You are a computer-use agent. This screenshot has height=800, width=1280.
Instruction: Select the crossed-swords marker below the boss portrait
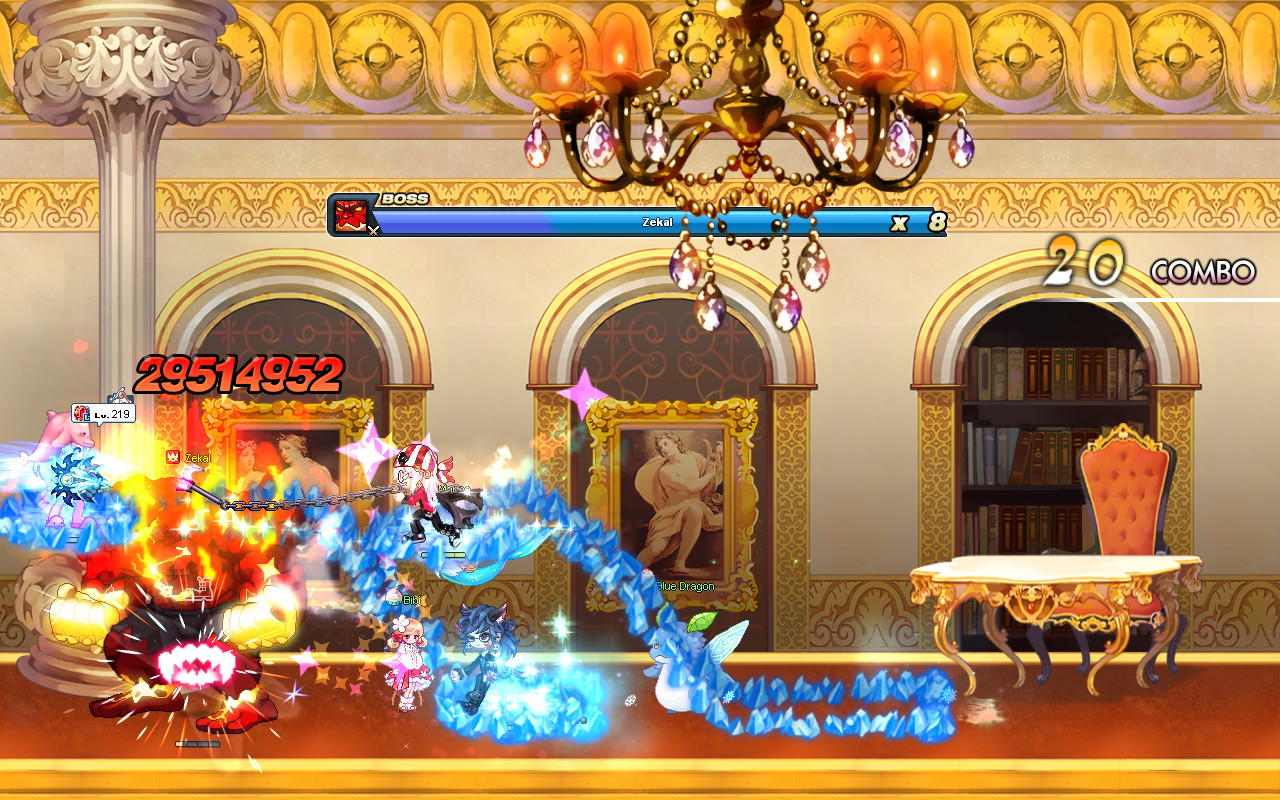coord(374,231)
